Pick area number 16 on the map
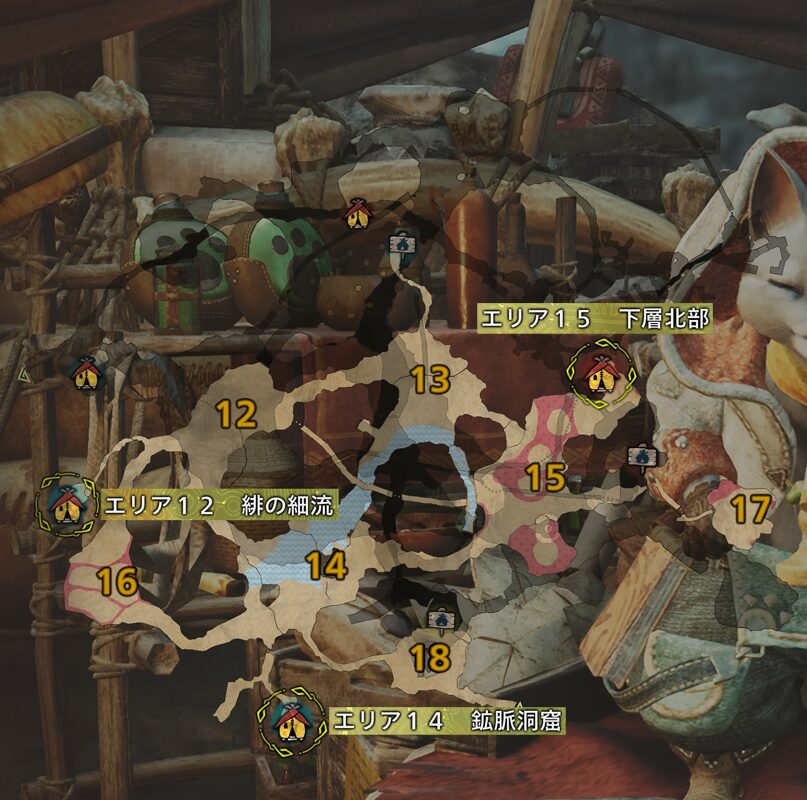Screen dimensions: 807x800 [x=117, y=580]
